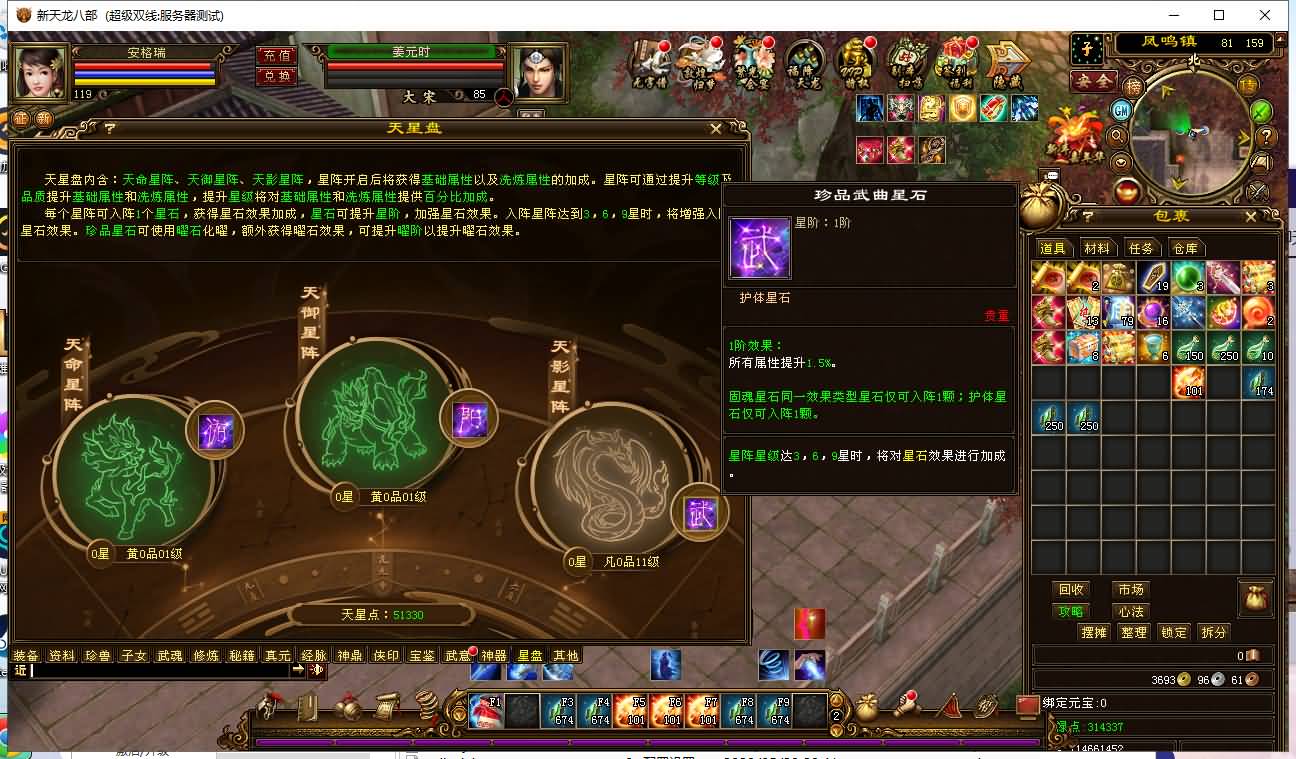This screenshot has width=1296, height=759.
Task: Click the magnifier zoom icon on the minimap
Action: [1117, 137]
